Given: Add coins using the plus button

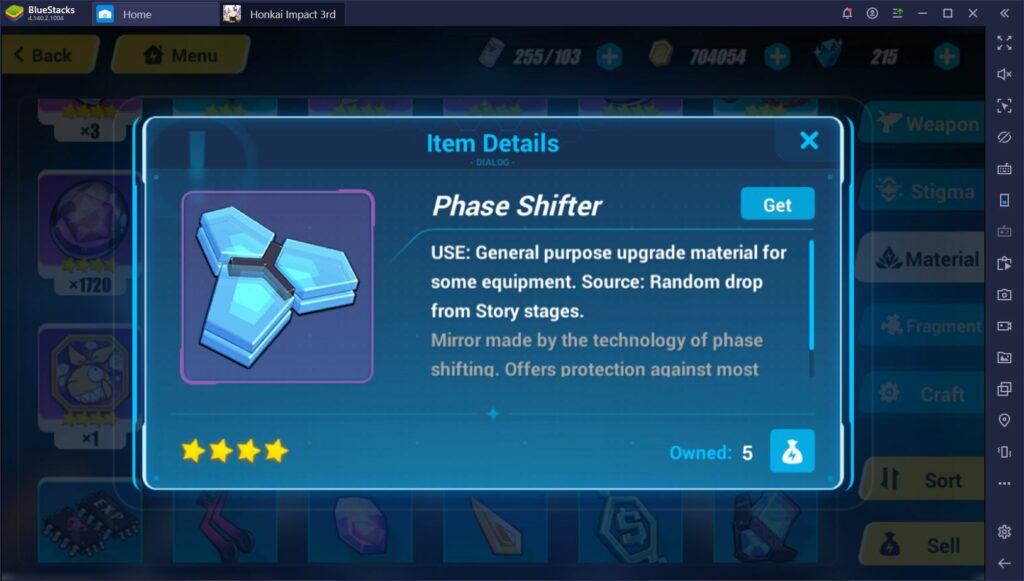Looking at the screenshot, I should click(775, 56).
